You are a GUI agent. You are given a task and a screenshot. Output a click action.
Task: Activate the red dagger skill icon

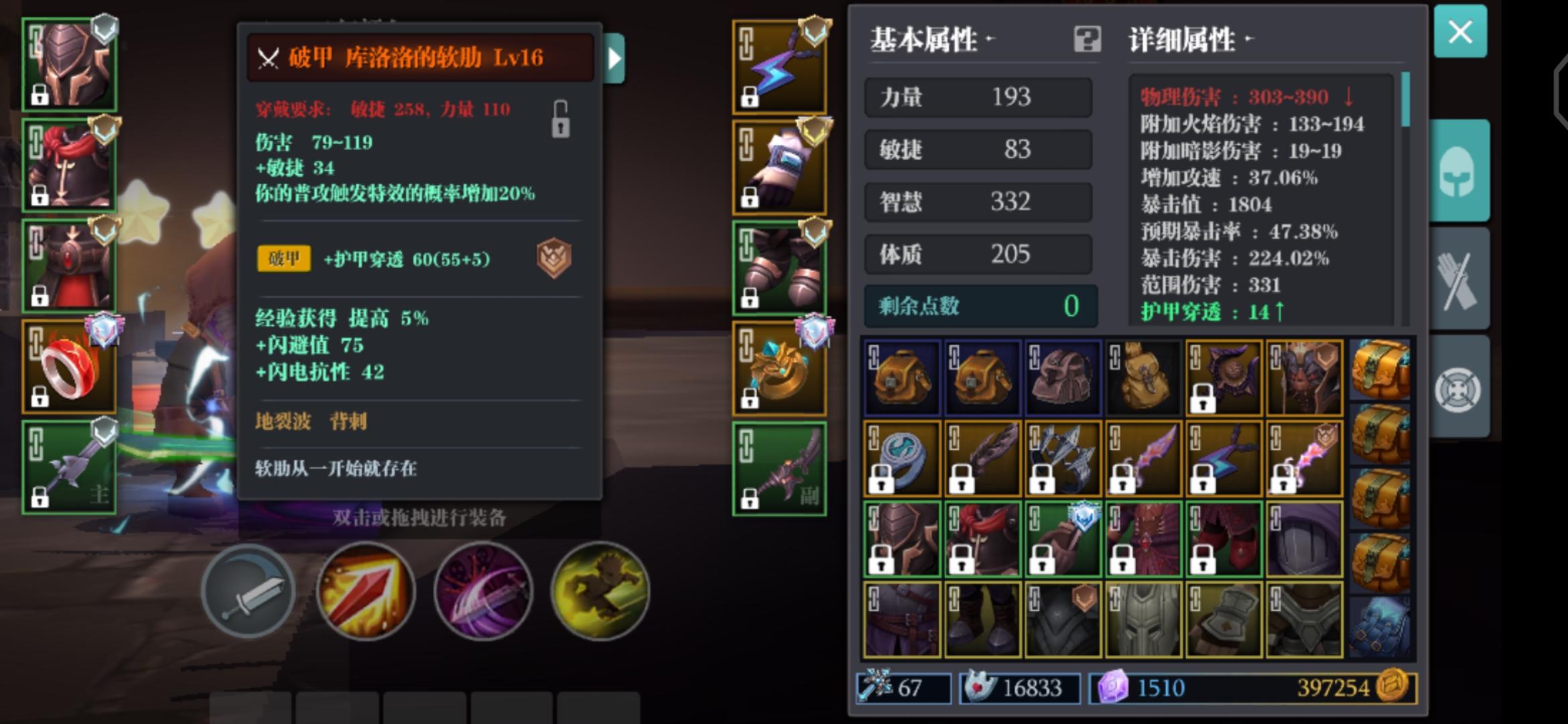(366, 593)
